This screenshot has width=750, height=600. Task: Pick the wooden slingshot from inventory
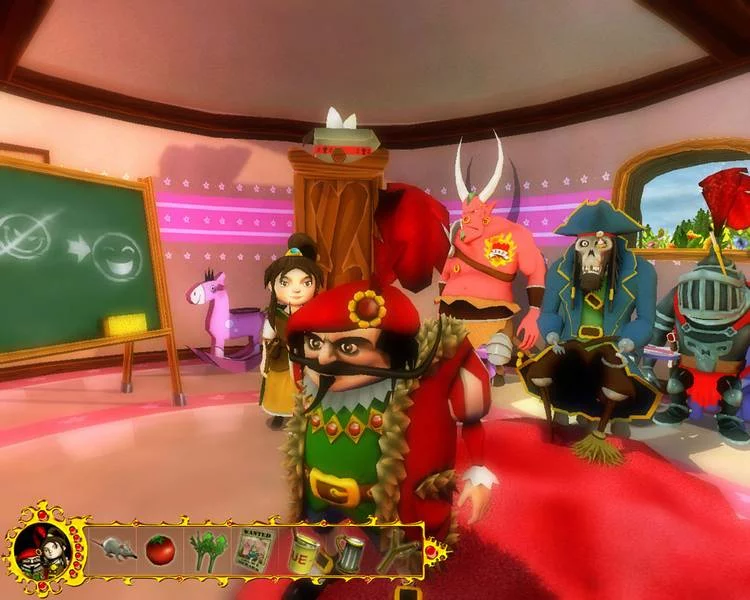(395, 552)
